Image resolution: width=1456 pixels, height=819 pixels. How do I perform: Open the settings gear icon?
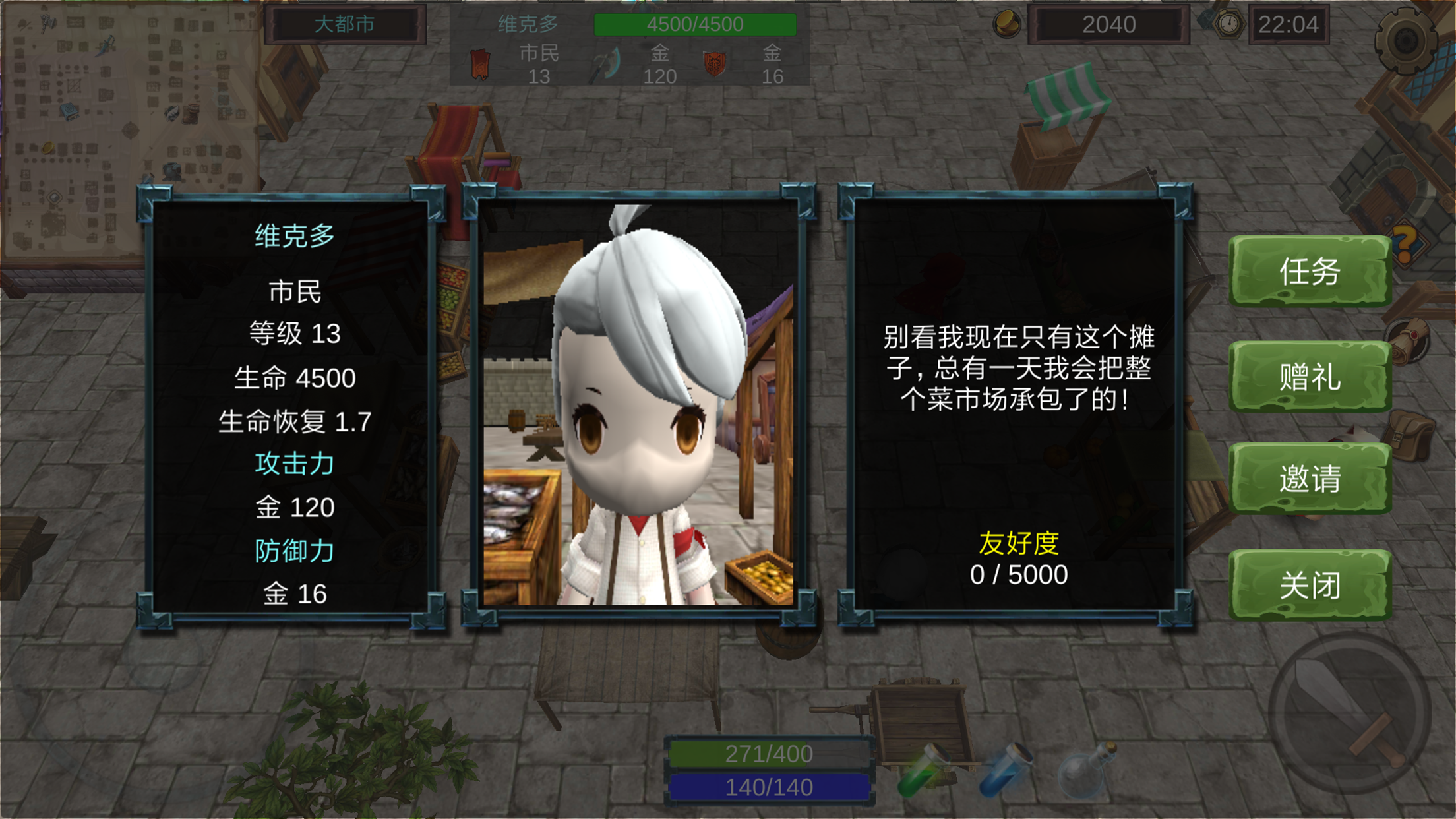click(x=1408, y=40)
